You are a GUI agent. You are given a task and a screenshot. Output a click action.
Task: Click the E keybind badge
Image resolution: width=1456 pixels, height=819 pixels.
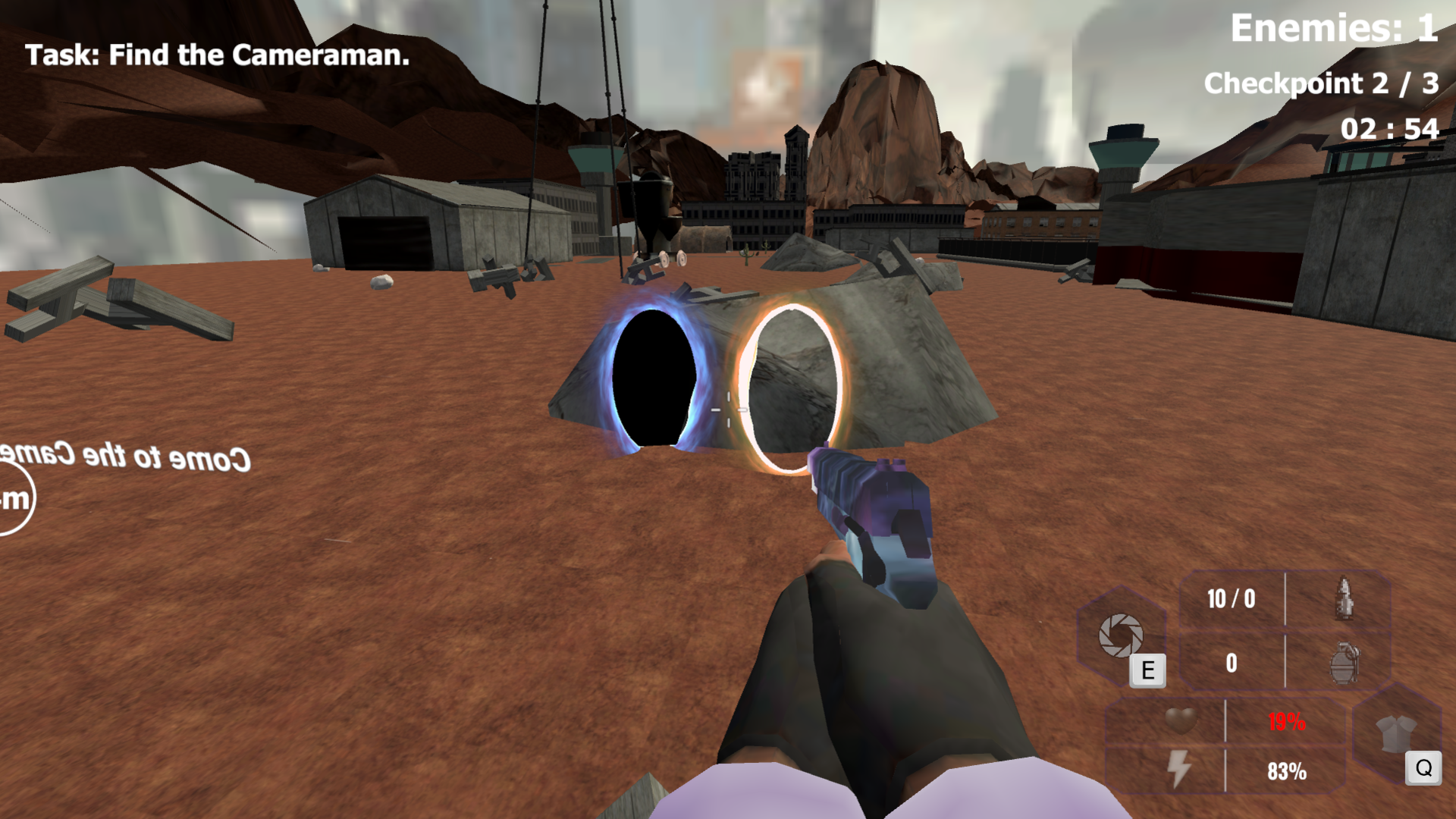(1147, 670)
